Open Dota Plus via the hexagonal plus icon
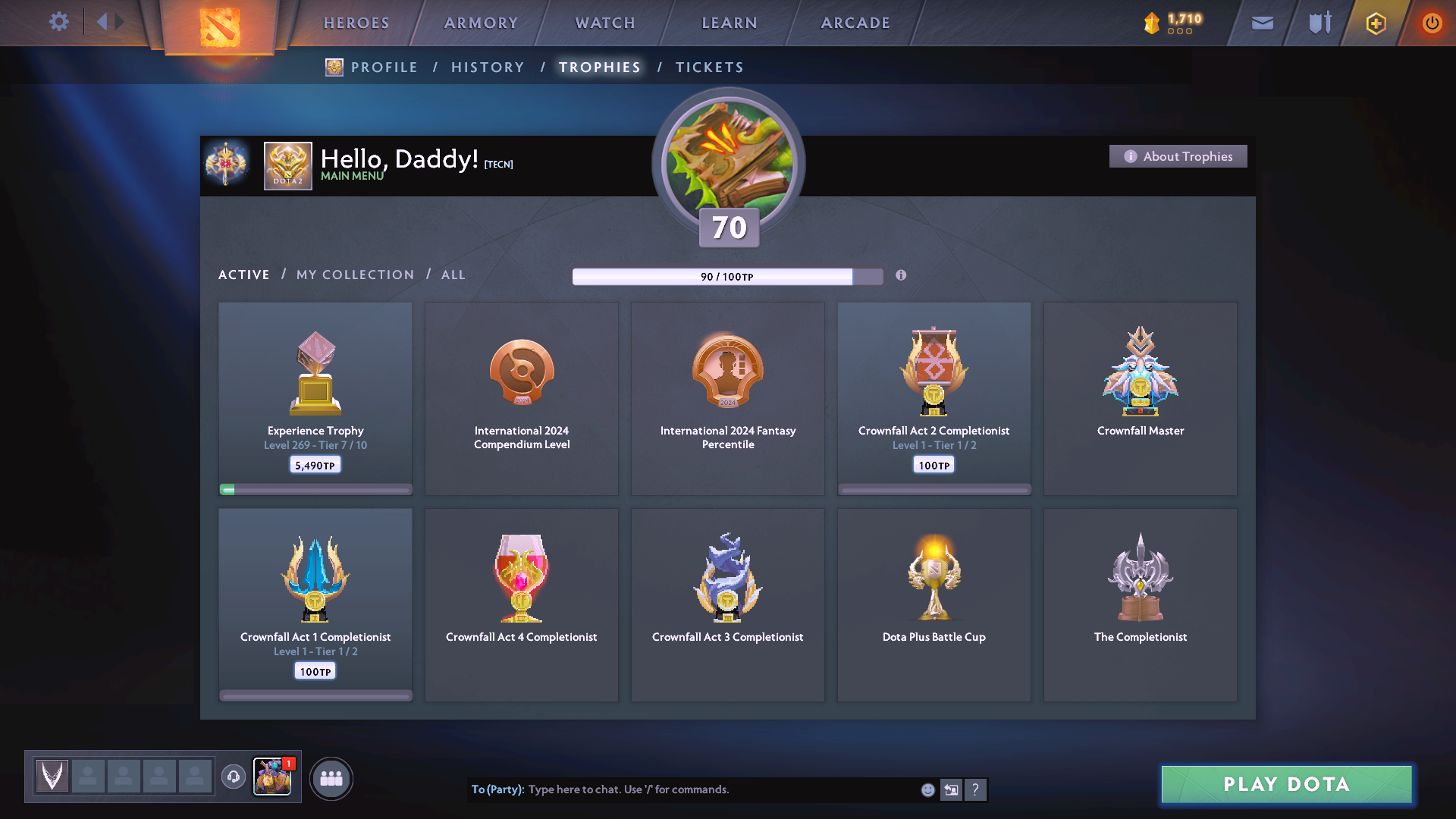Screen dimensions: 1456x819 pyautogui.click(x=1375, y=23)
